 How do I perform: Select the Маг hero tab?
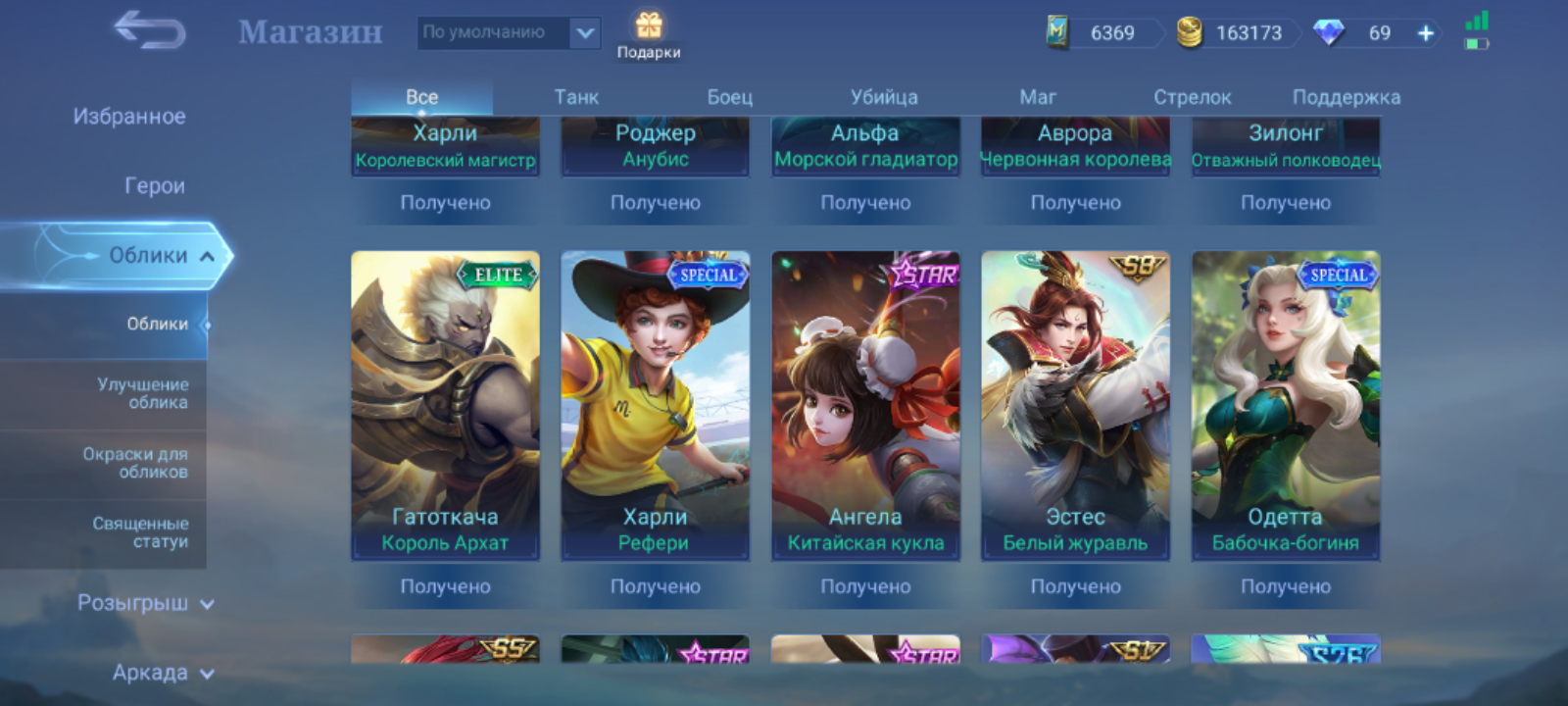click(x=1038, y=97)
